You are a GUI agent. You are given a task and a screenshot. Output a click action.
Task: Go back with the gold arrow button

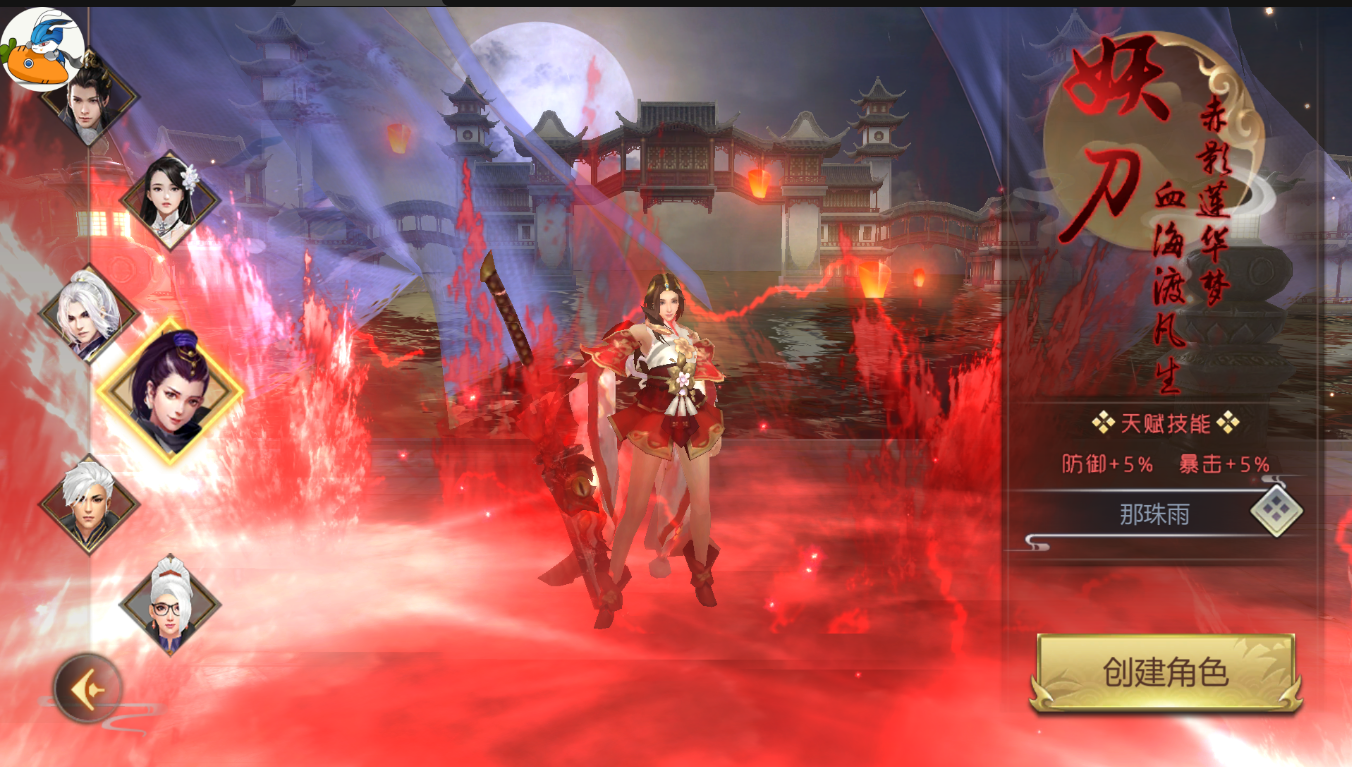pyautogui.click(x=88, y=688)
